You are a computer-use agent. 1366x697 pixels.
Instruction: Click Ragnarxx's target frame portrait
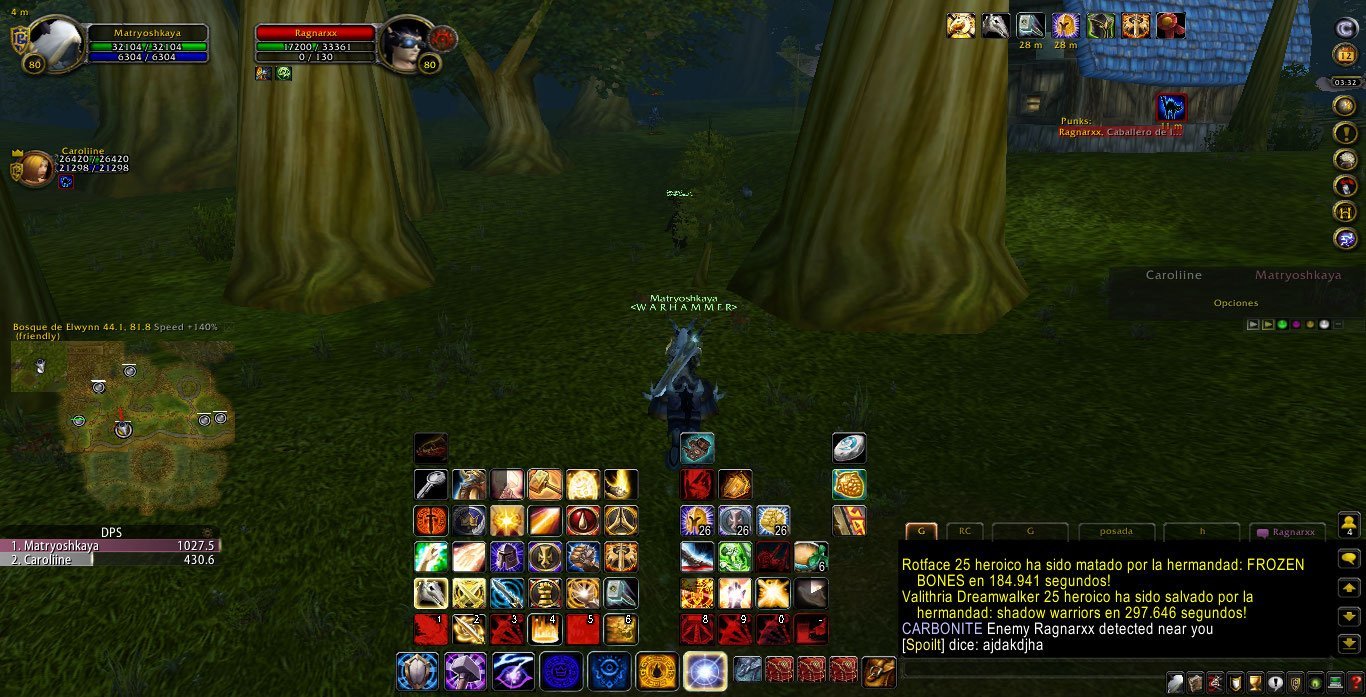(406, 43)
